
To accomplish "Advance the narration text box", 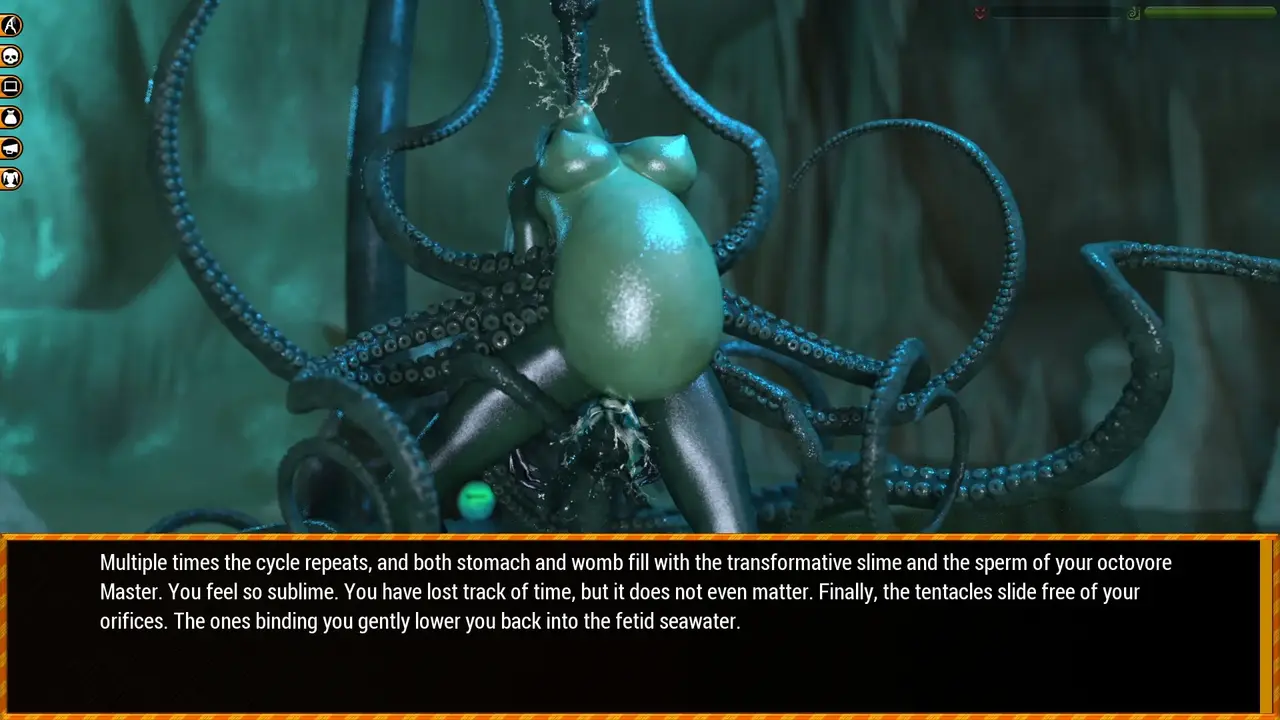I will pos(638,626).
